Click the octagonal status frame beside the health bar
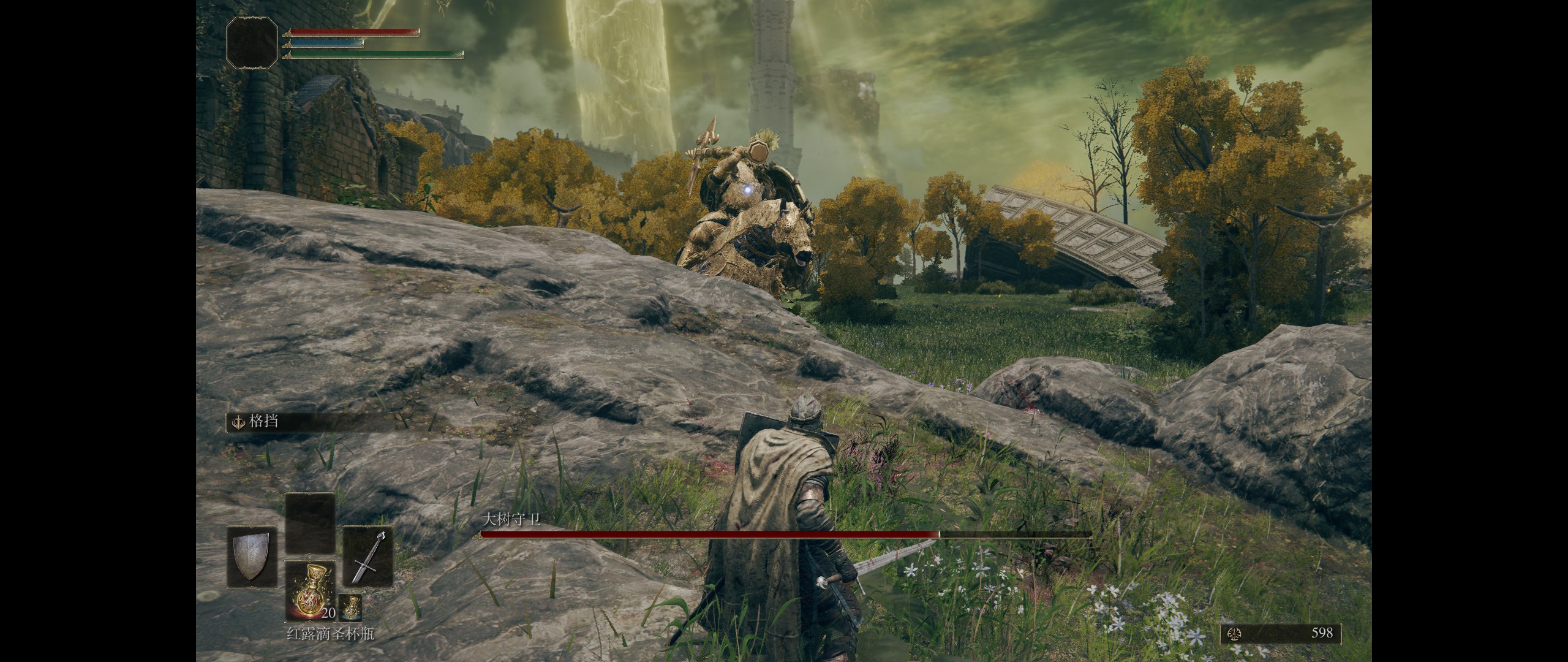1568x662 pixels. click(252, 42)
